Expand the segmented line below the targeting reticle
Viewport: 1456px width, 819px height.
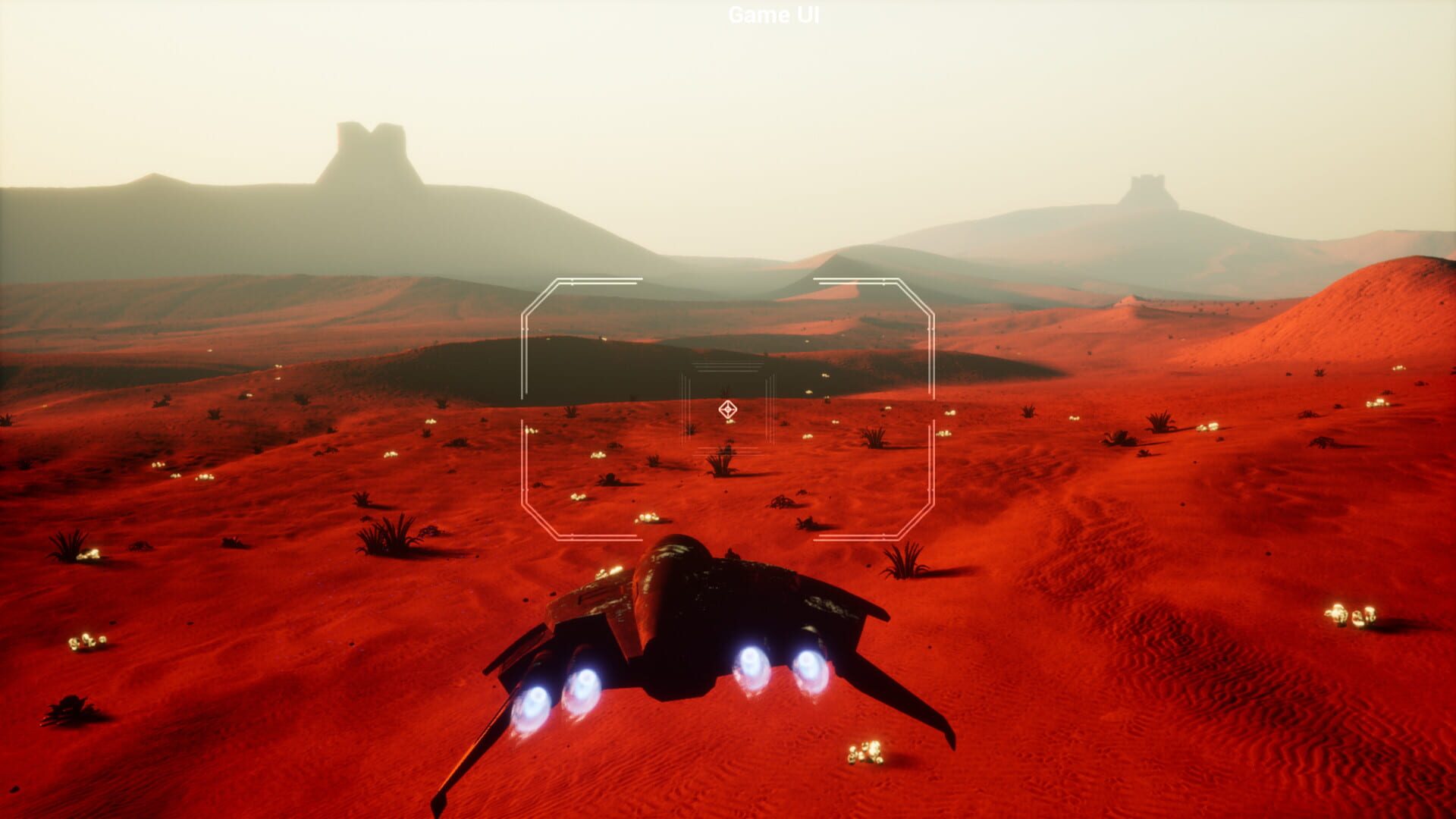tap(726, 450)
